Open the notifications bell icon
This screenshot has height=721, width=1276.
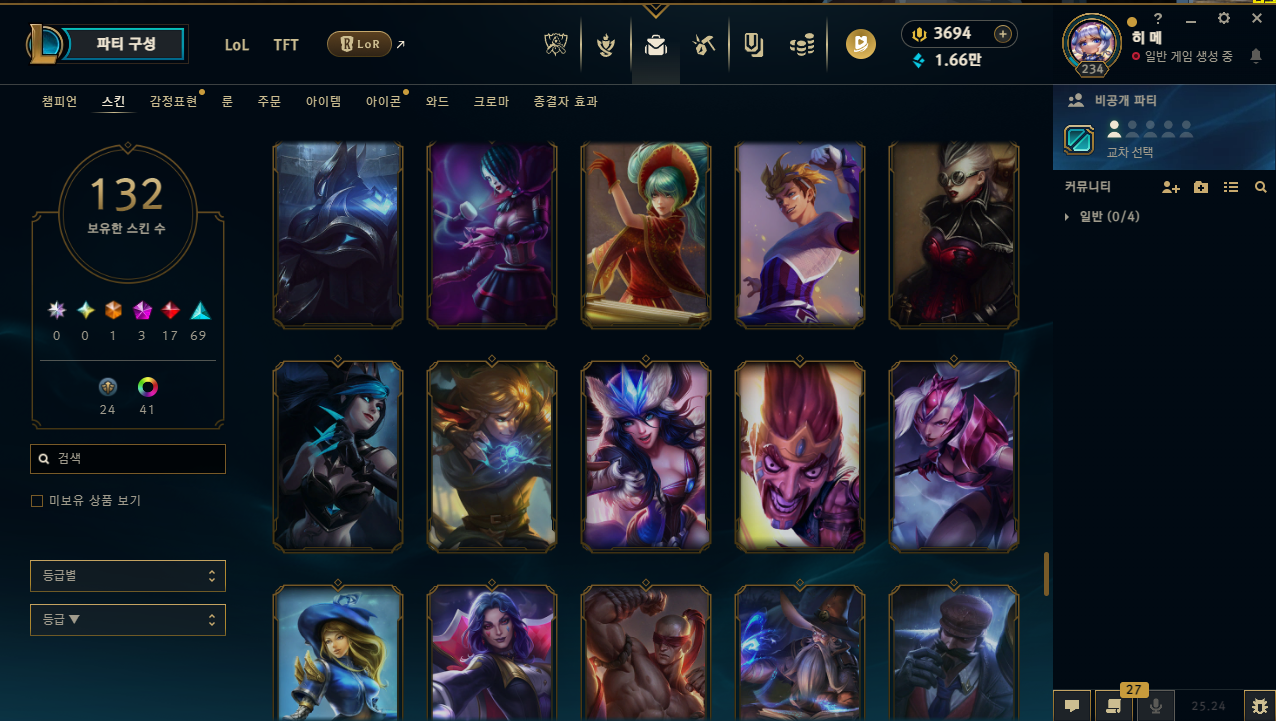(x=1256, y=57)
